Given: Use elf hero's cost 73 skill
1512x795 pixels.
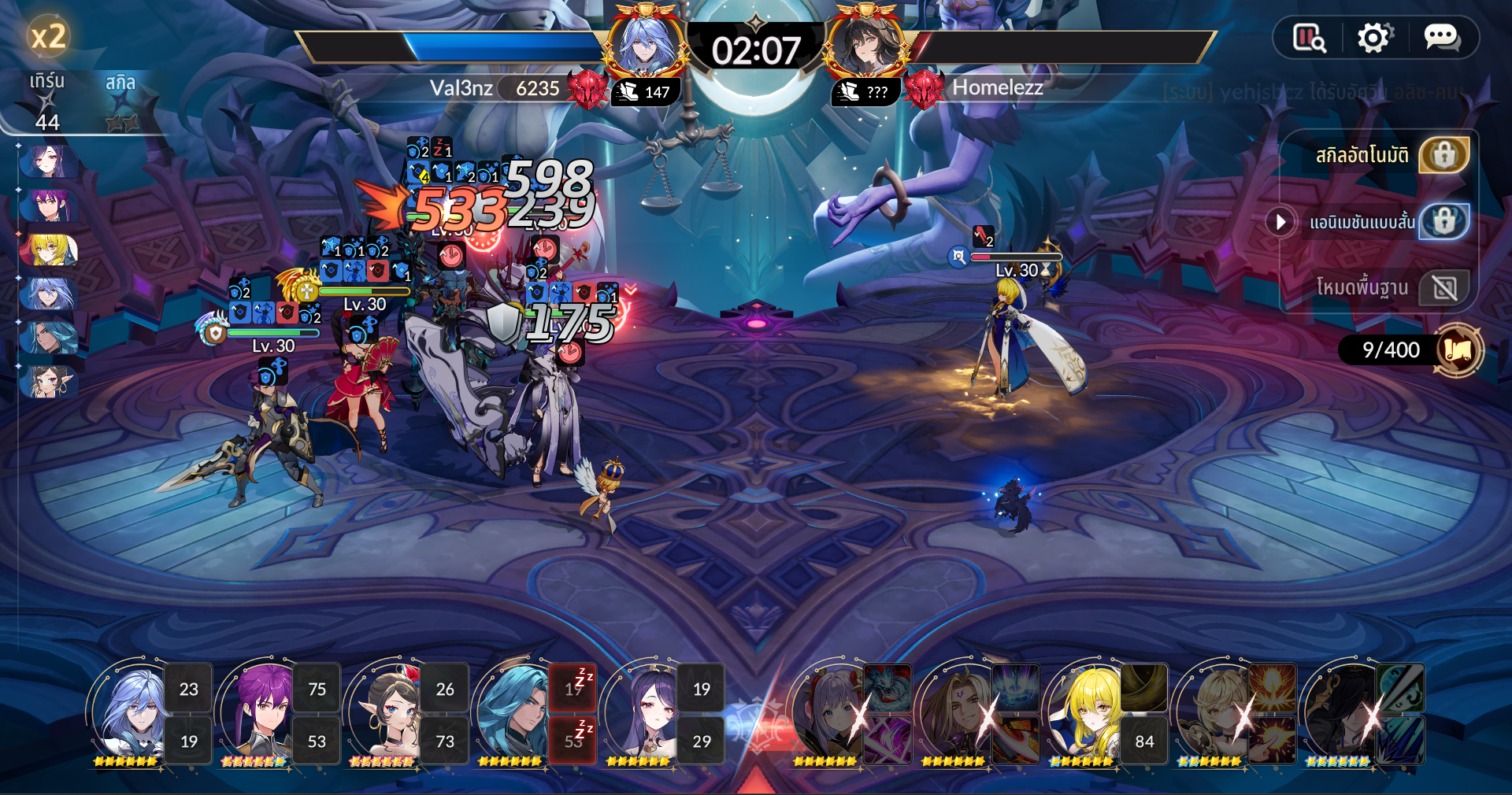Looking at the screenshot, I should pyautogui.click(x=445, y=741).
